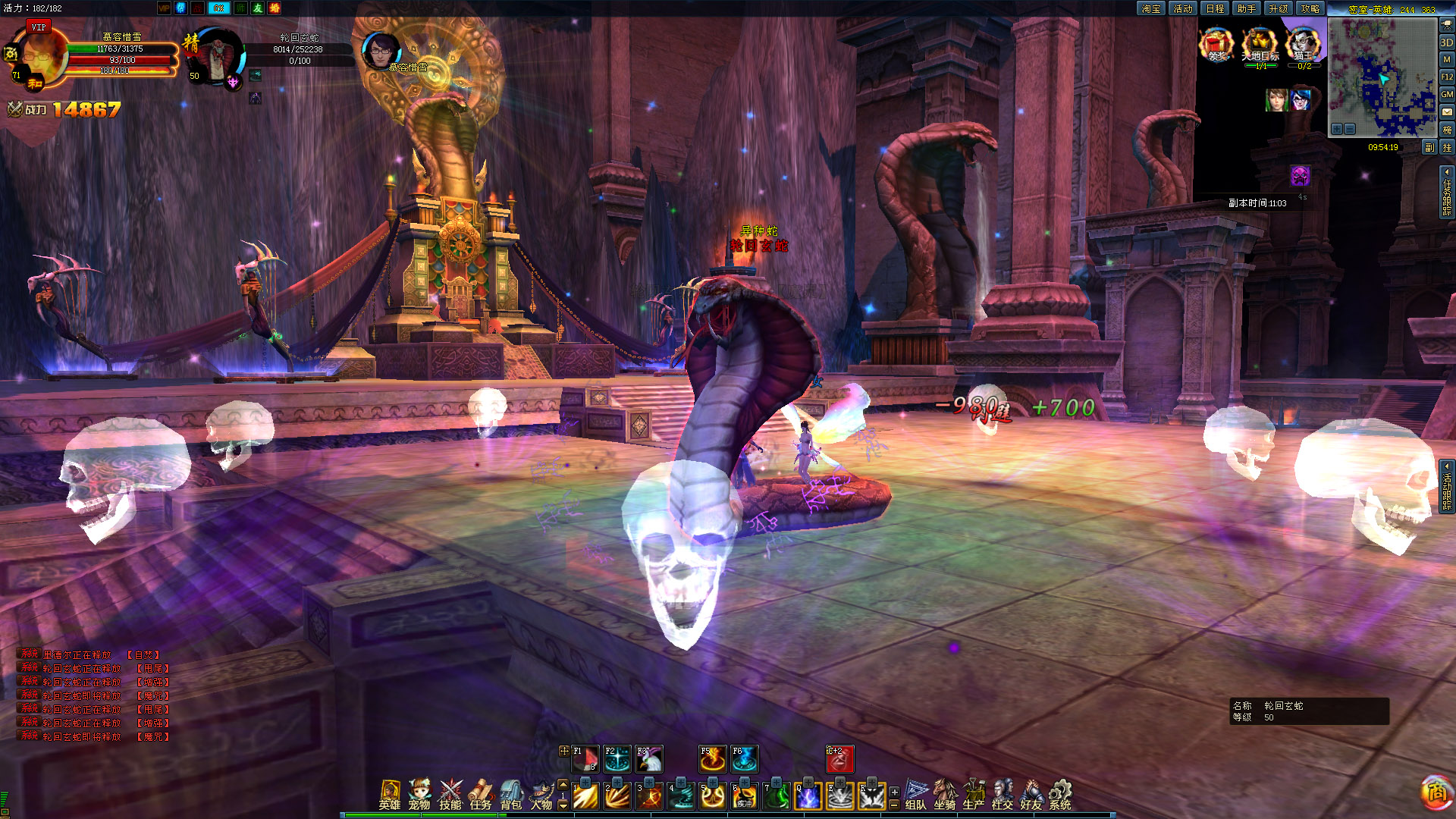Open the 背包 backpack inventory
1456x819 pixels.
click(x=511, y=794)
